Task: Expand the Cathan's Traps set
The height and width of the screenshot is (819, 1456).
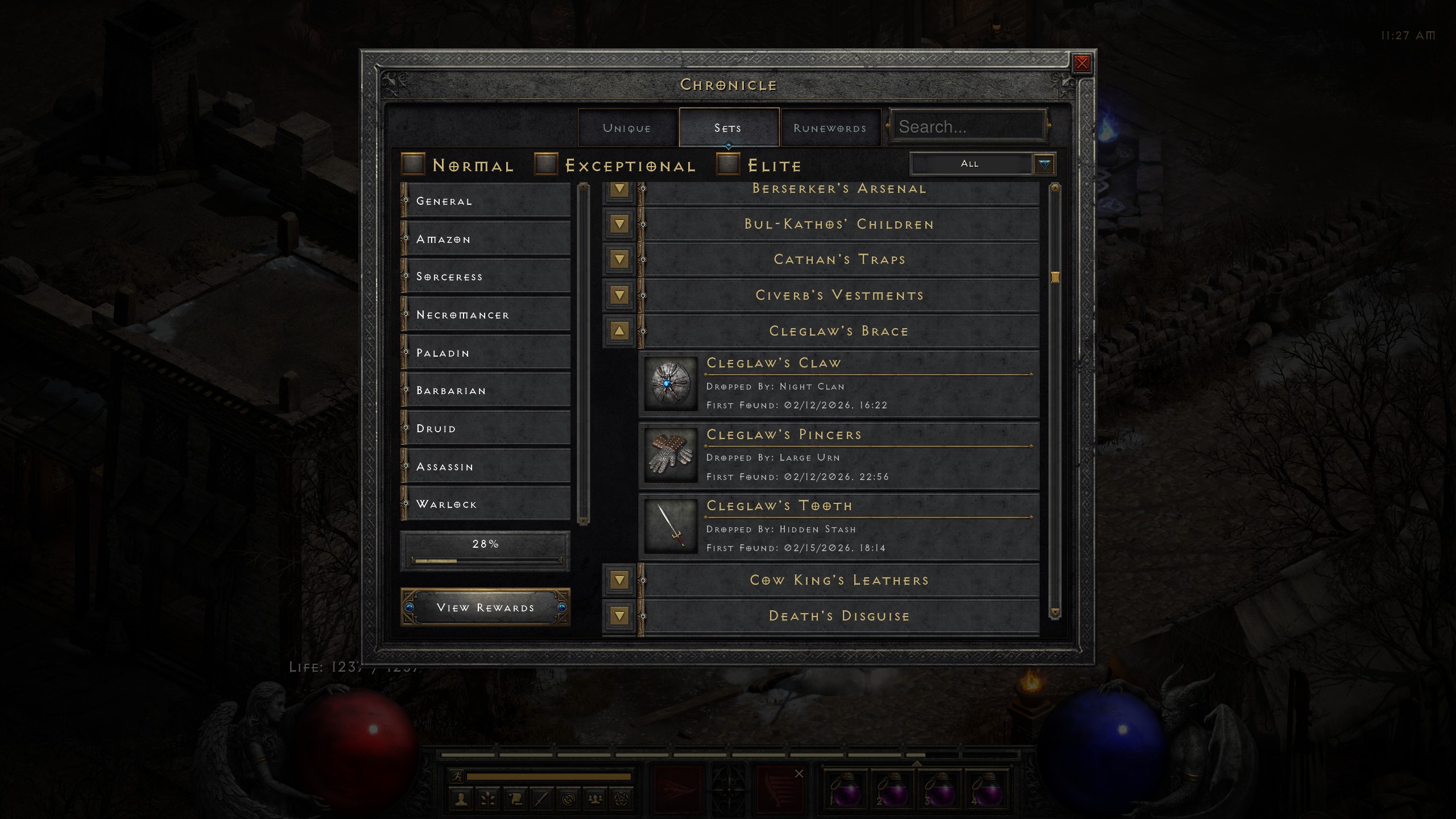Action: (x=619, y=259)
